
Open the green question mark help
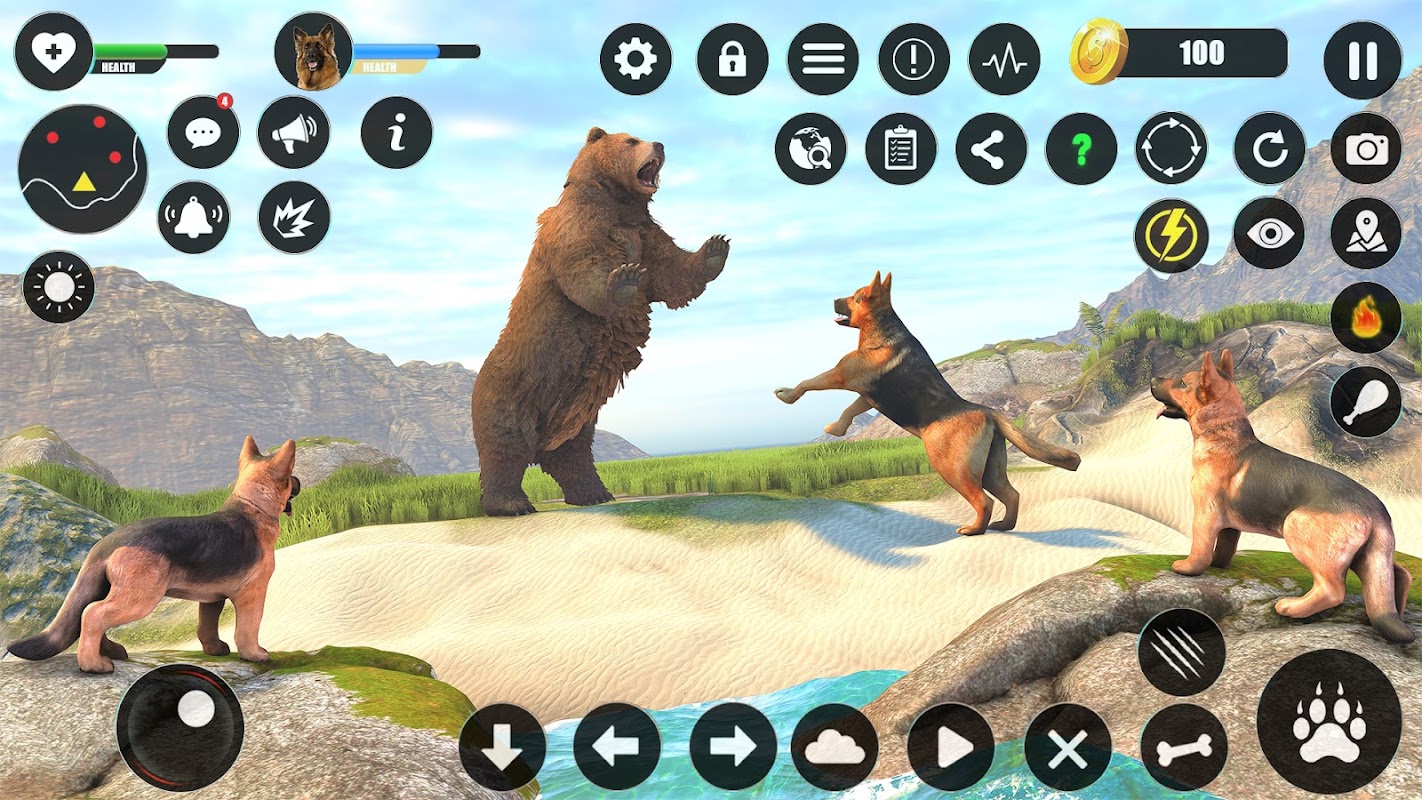(x=1081, y=149)
